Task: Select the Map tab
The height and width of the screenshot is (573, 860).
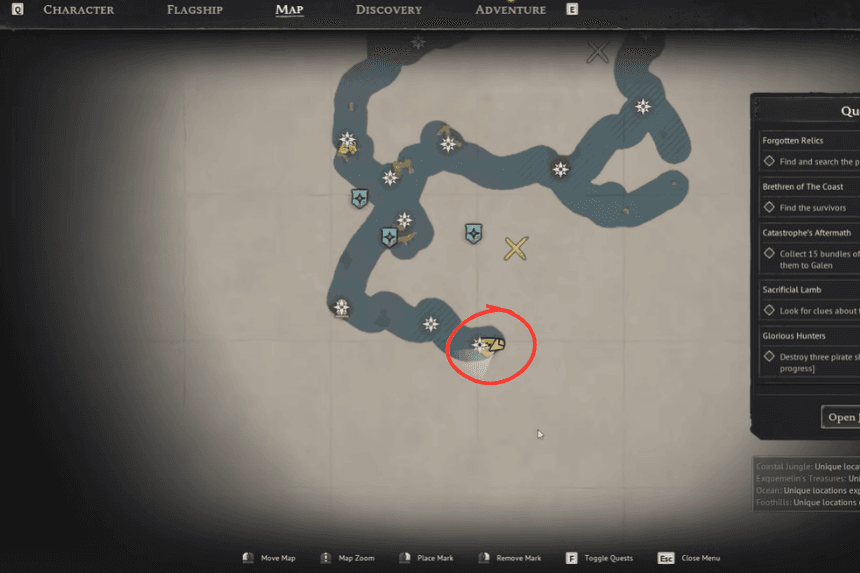Action: pos(289,10)
